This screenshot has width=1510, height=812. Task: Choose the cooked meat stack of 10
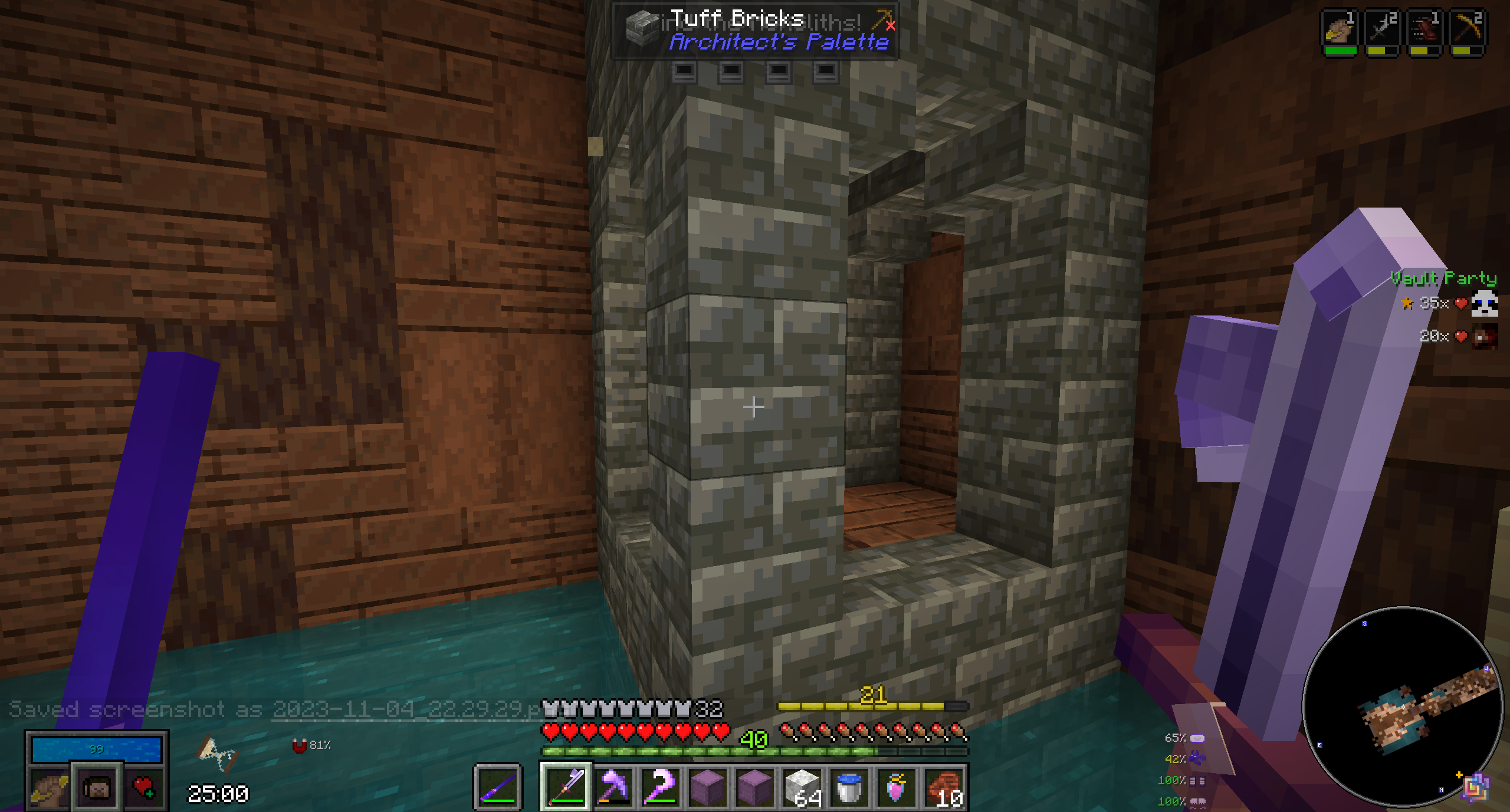(x=943, y=786)
